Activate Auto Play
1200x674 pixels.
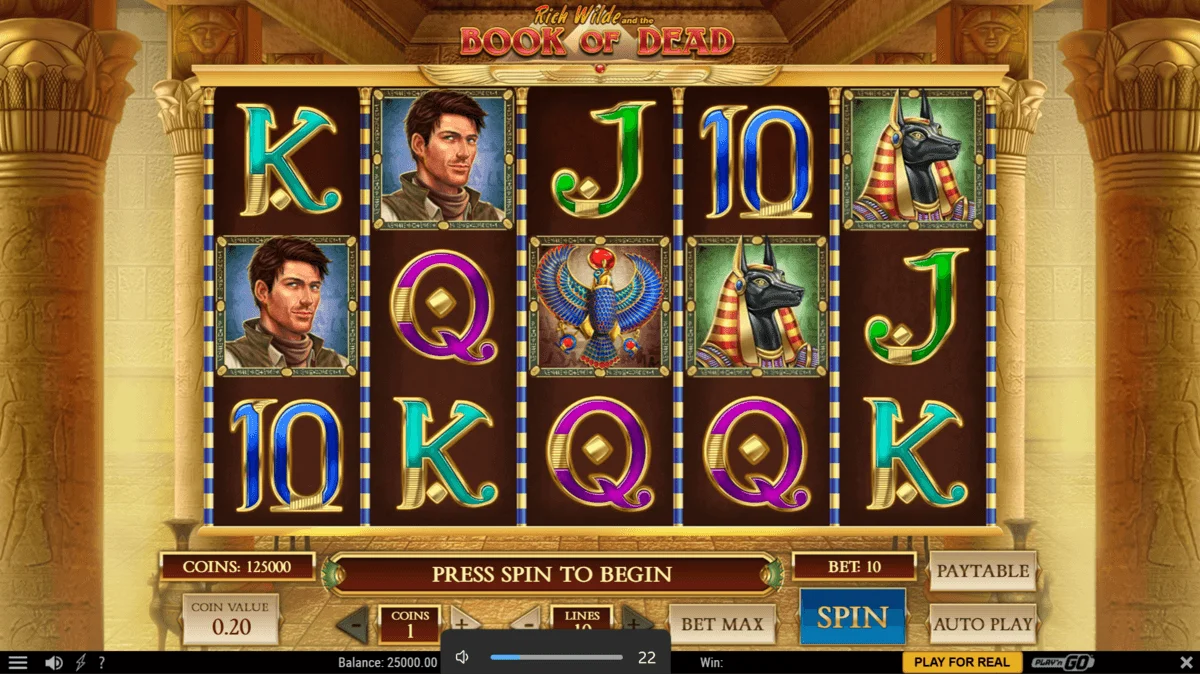tap(982, 623)
